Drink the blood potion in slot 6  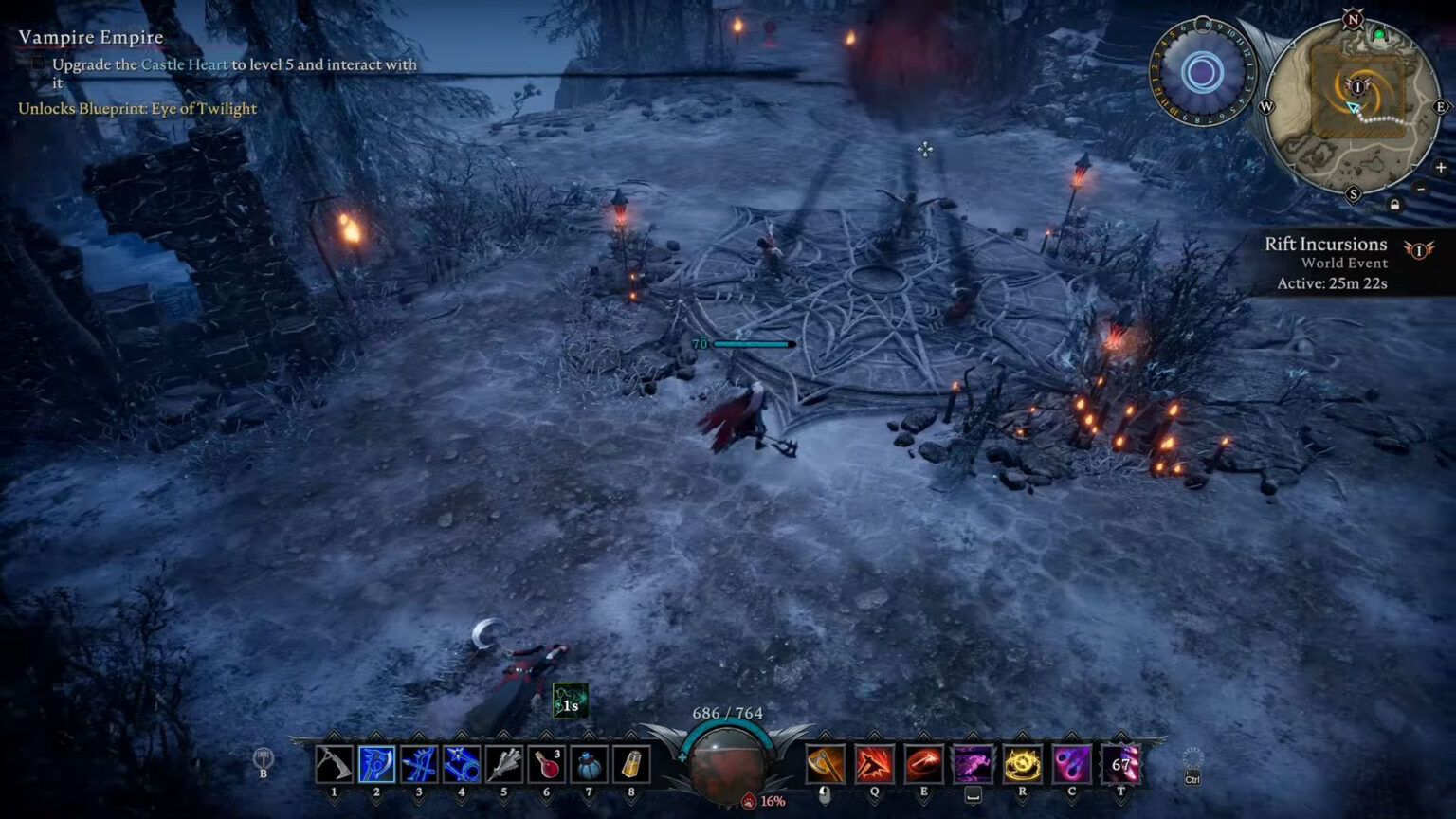(x=547, y=765)
